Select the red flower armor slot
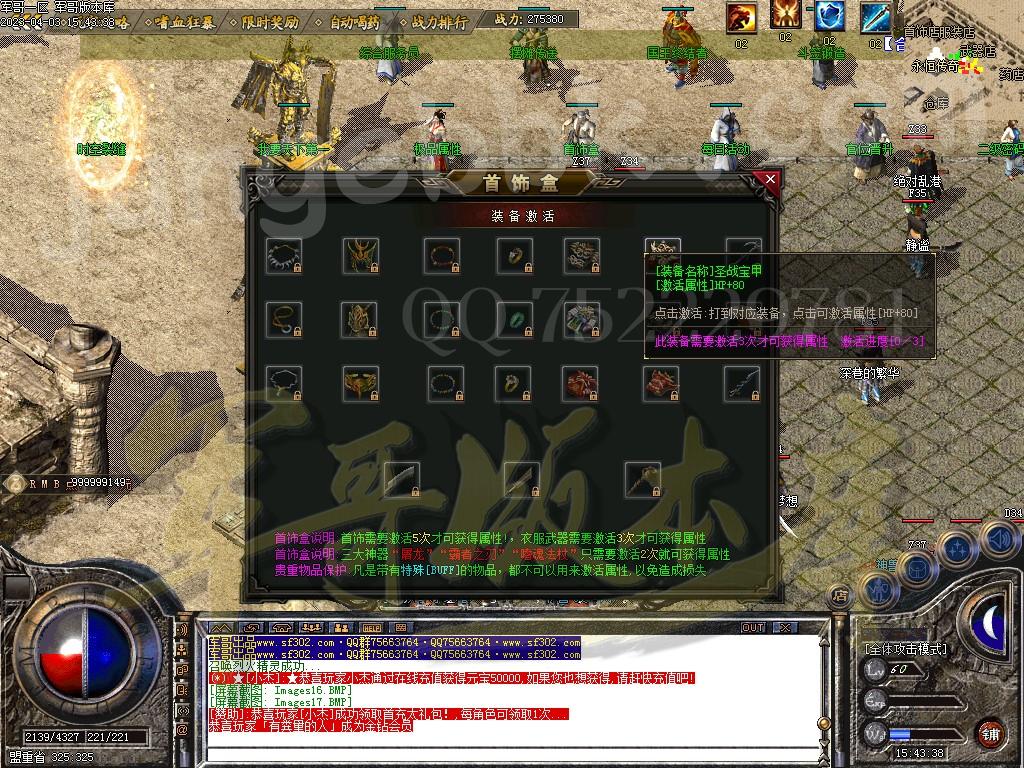The height and width of the screenshot is (768, 1024). tap(581, 383)
